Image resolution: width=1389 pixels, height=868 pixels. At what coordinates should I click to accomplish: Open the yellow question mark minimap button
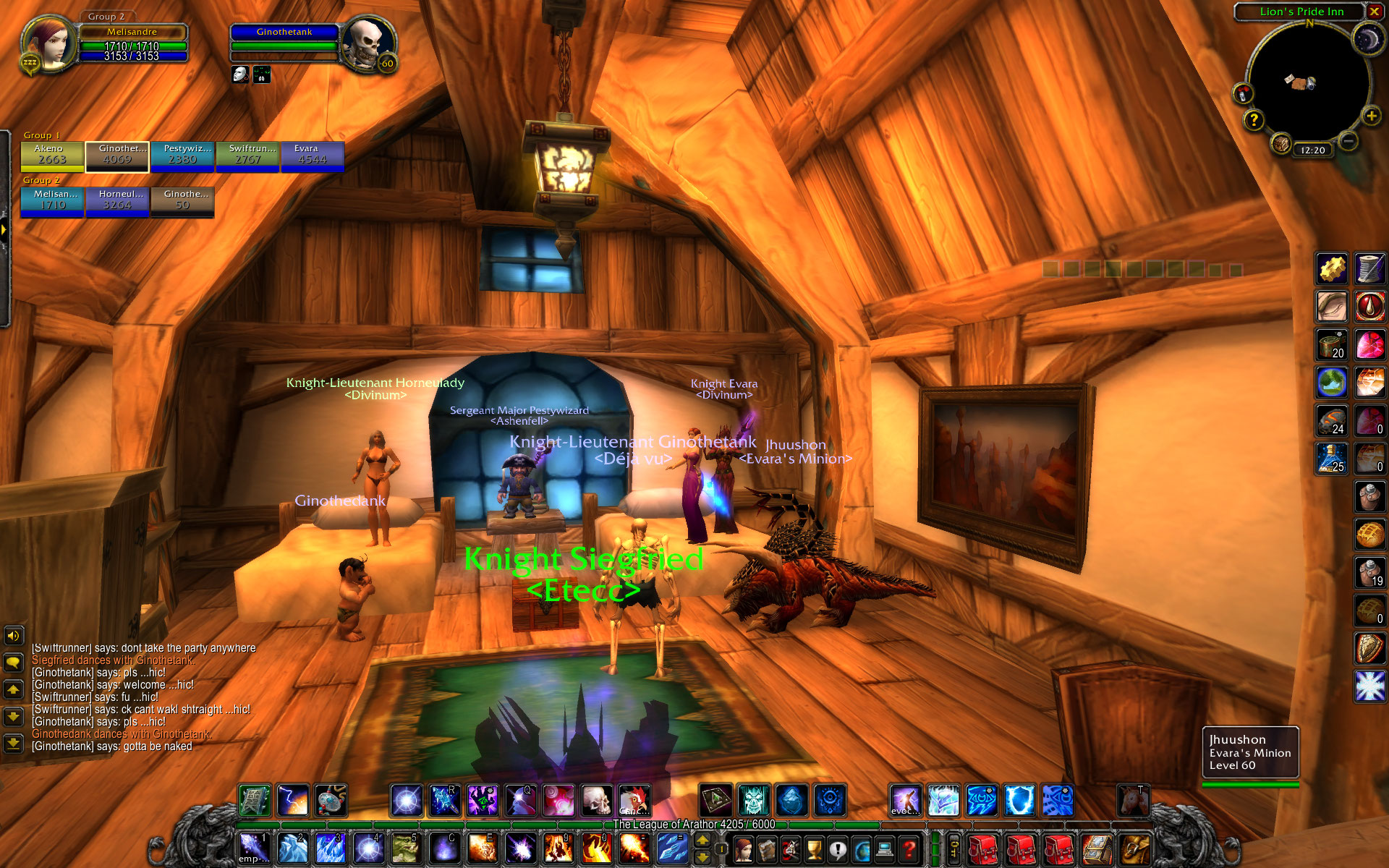pos(1254,120)
